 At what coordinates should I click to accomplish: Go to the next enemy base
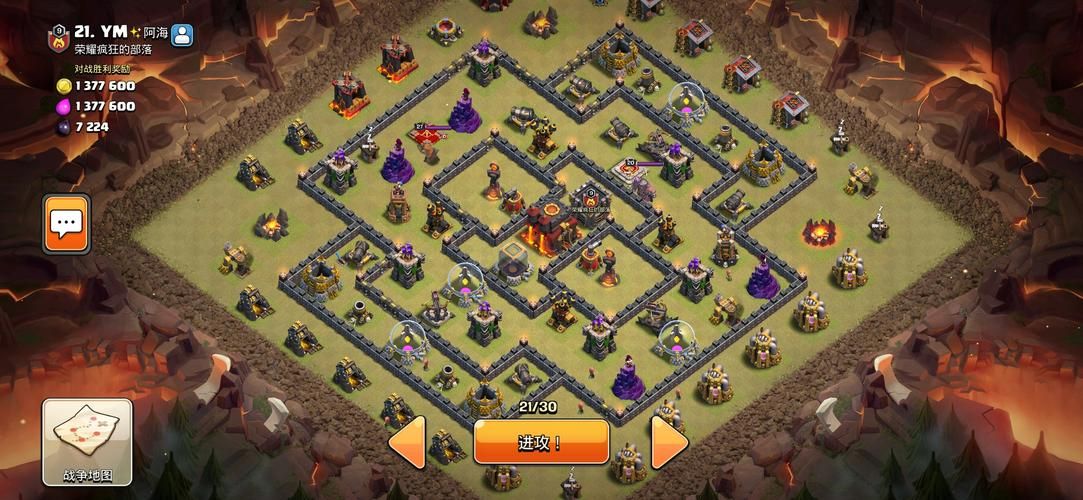pyautogui.click(x=669, y=442)
